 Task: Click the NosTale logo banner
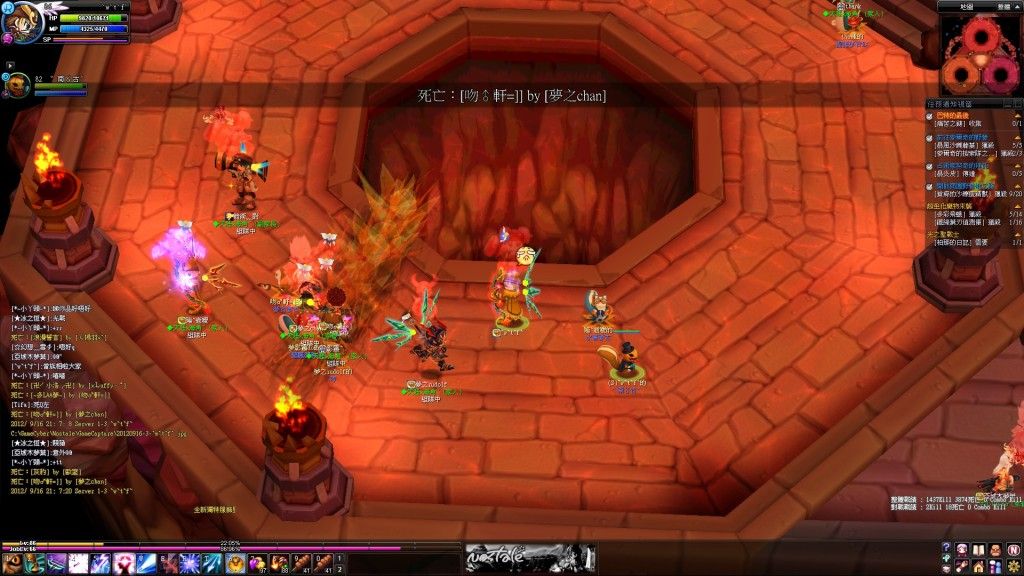click(529, 558)
